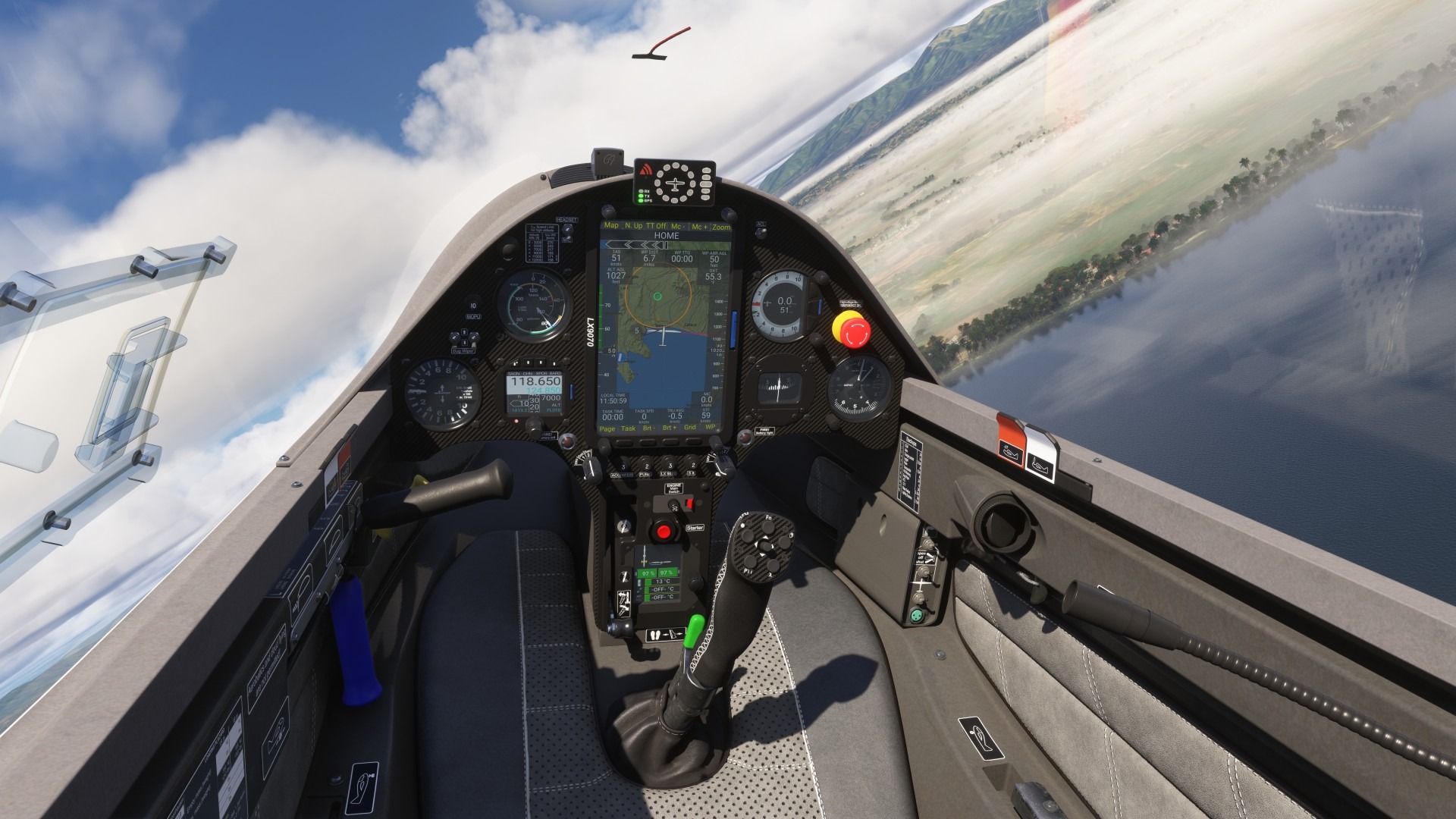The image size is (1456, 819).
Task: Choose the Zoom softkey on the display
Action: 721,227
